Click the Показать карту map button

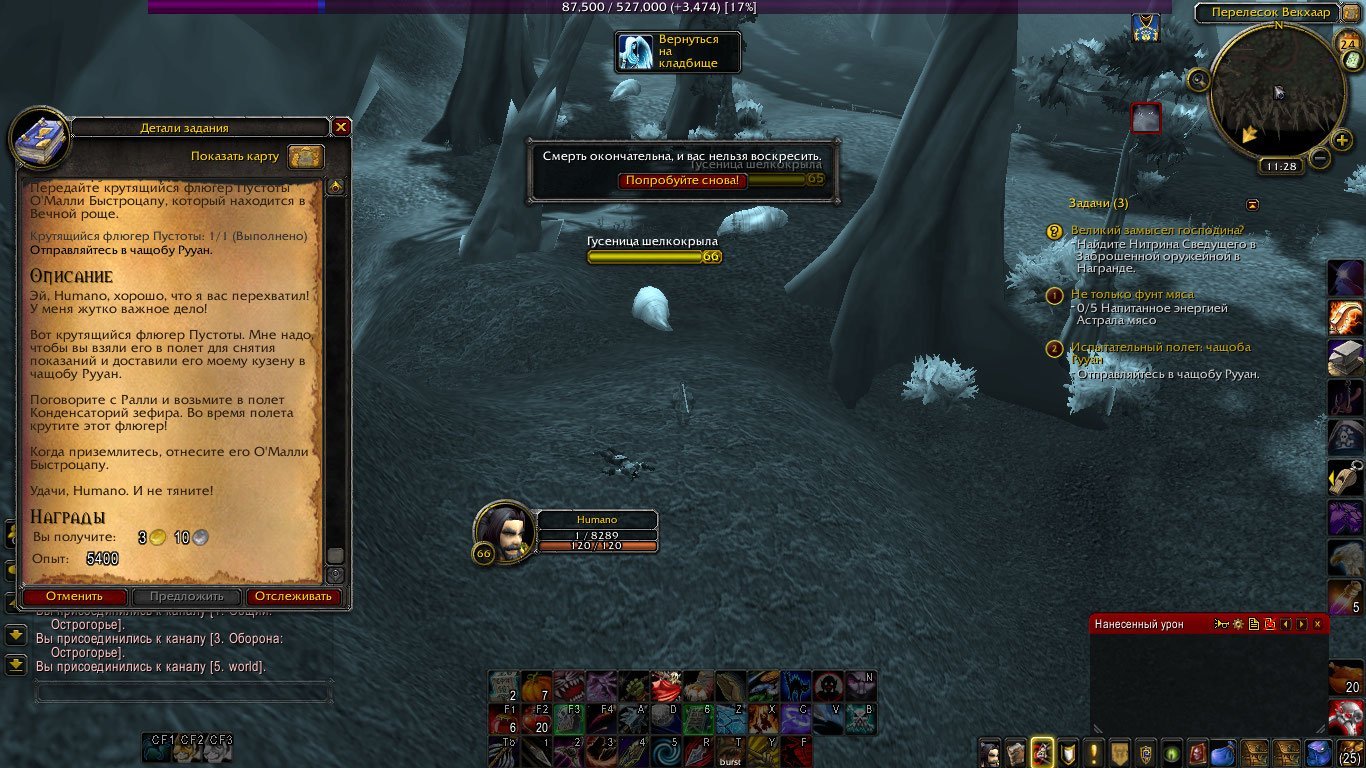click(x=306, y=156)
